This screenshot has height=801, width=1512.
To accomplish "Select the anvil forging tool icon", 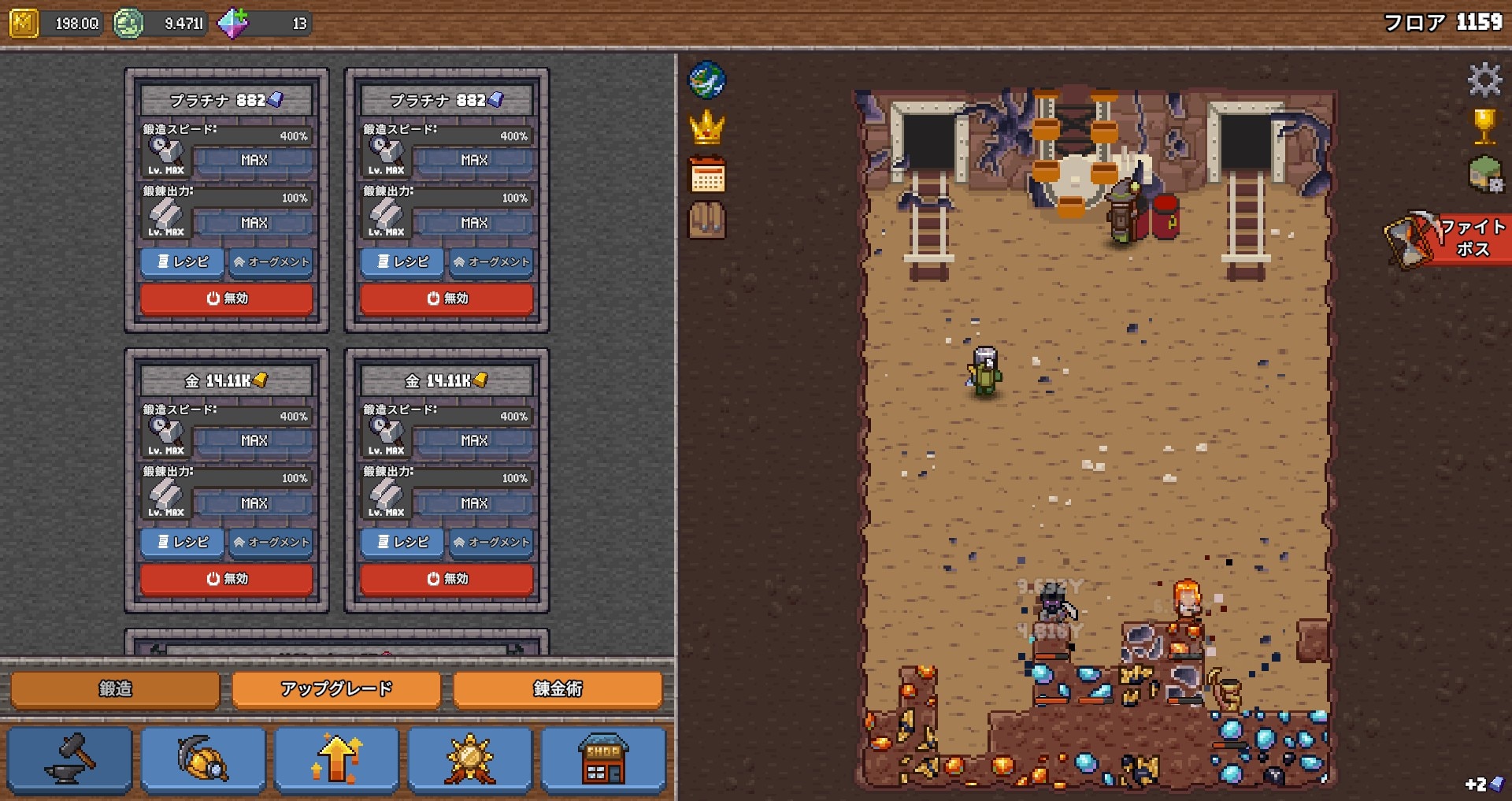I will coord(70,757).
